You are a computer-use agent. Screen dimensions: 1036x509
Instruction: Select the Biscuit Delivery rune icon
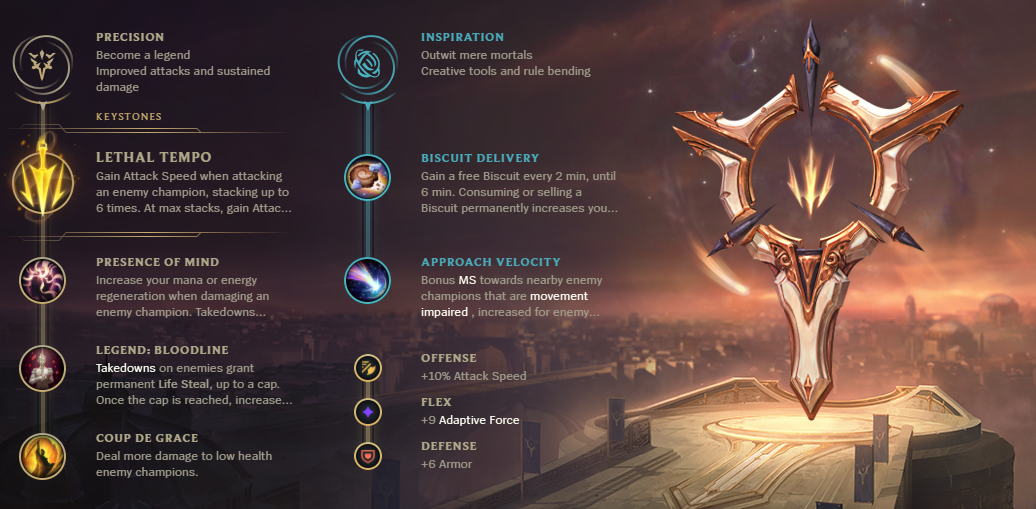point(367,177)
